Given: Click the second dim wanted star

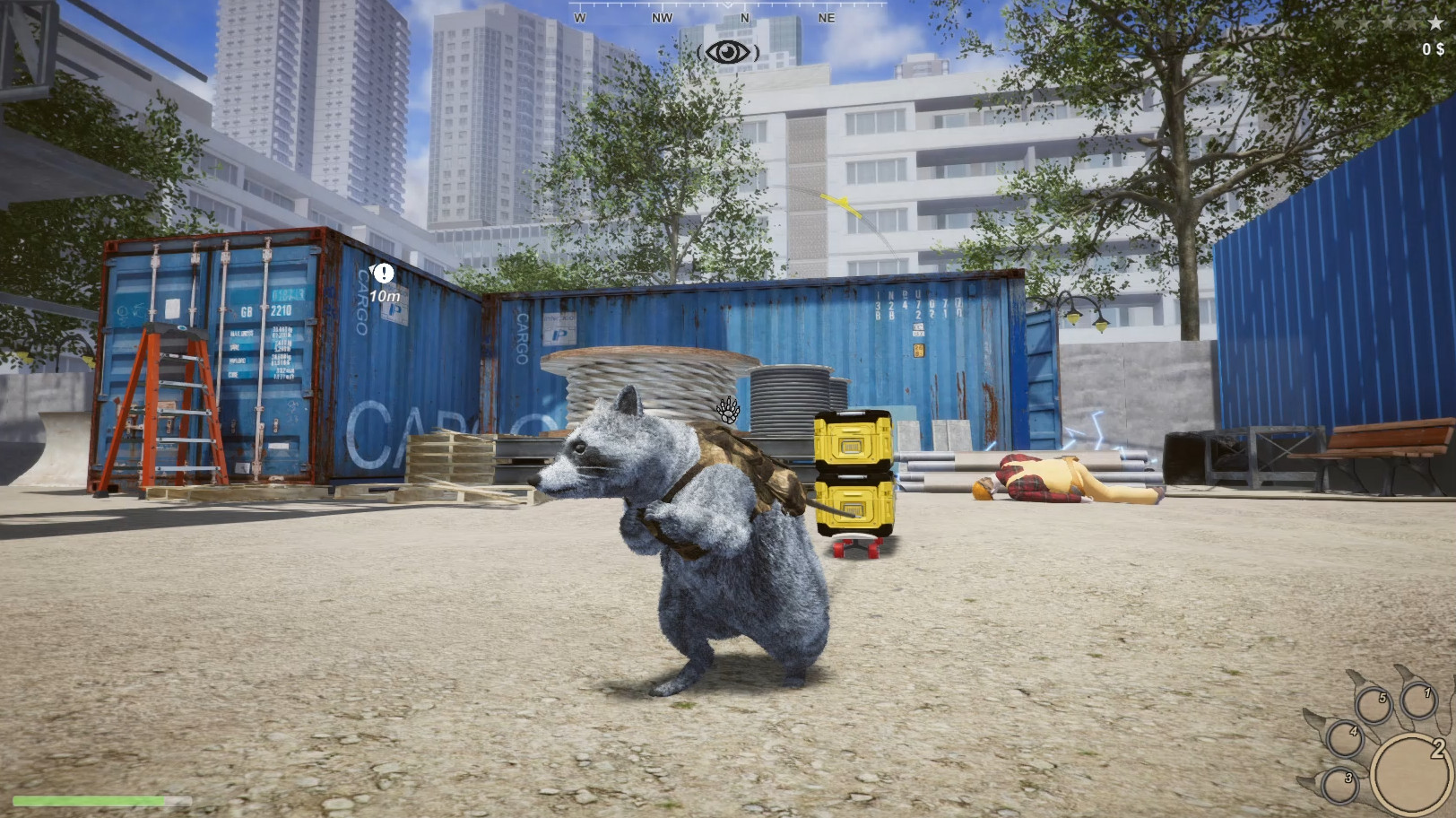Looking at the screenshot, I should click(x=1365, y=22).
